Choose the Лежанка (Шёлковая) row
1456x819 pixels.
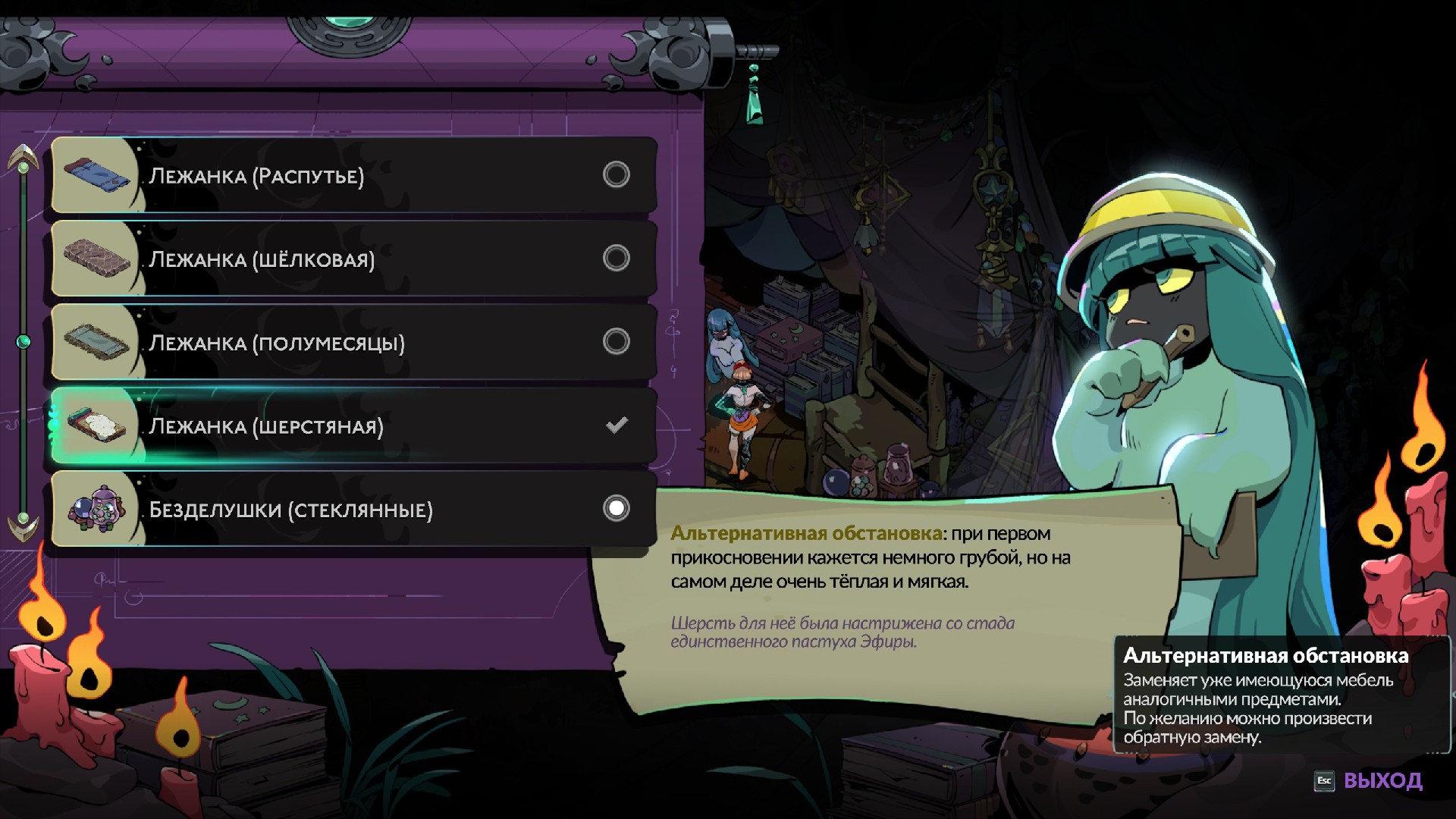353,259
